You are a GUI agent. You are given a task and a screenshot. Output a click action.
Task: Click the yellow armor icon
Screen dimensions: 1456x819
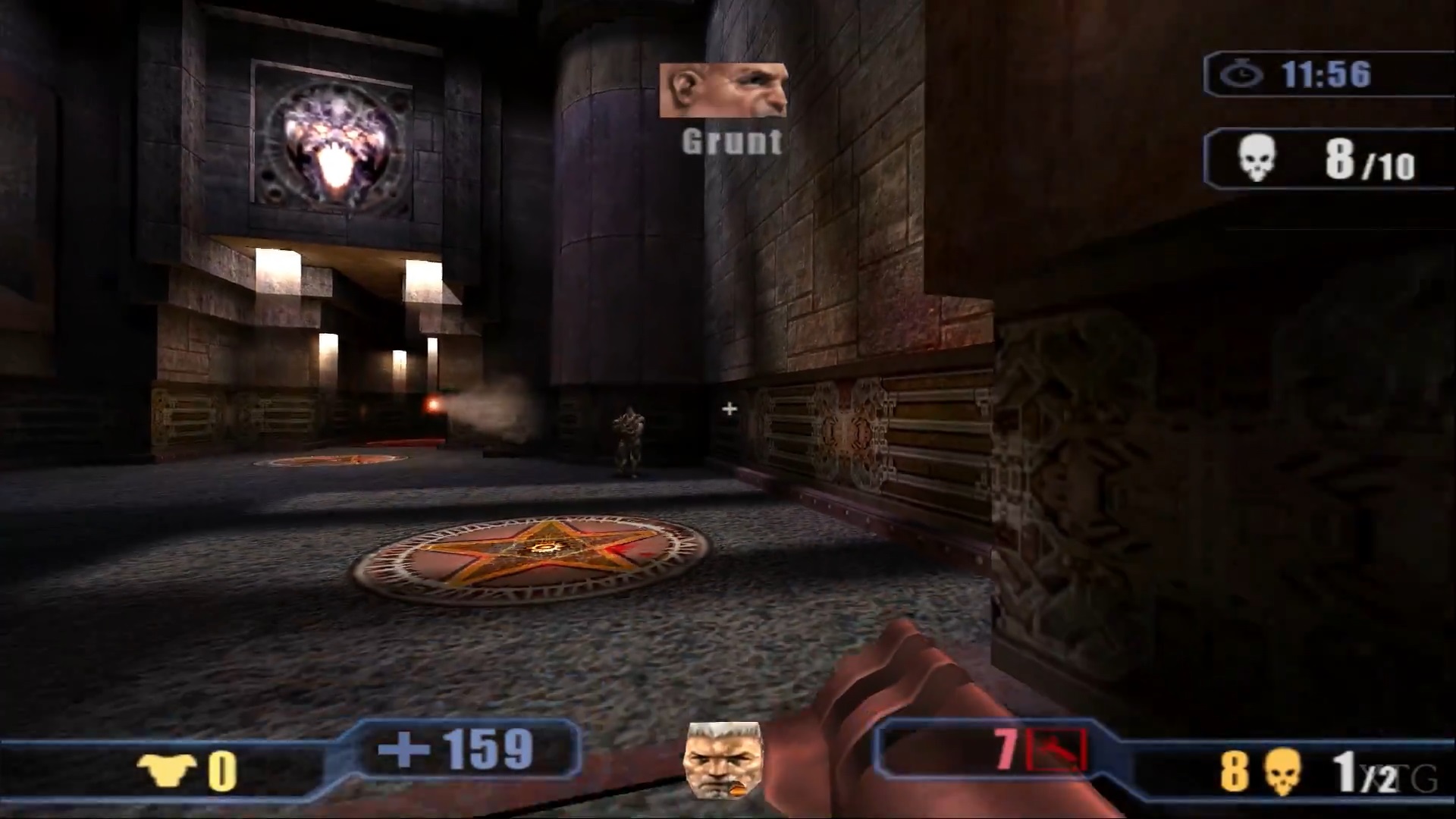[x=166, y=770]
